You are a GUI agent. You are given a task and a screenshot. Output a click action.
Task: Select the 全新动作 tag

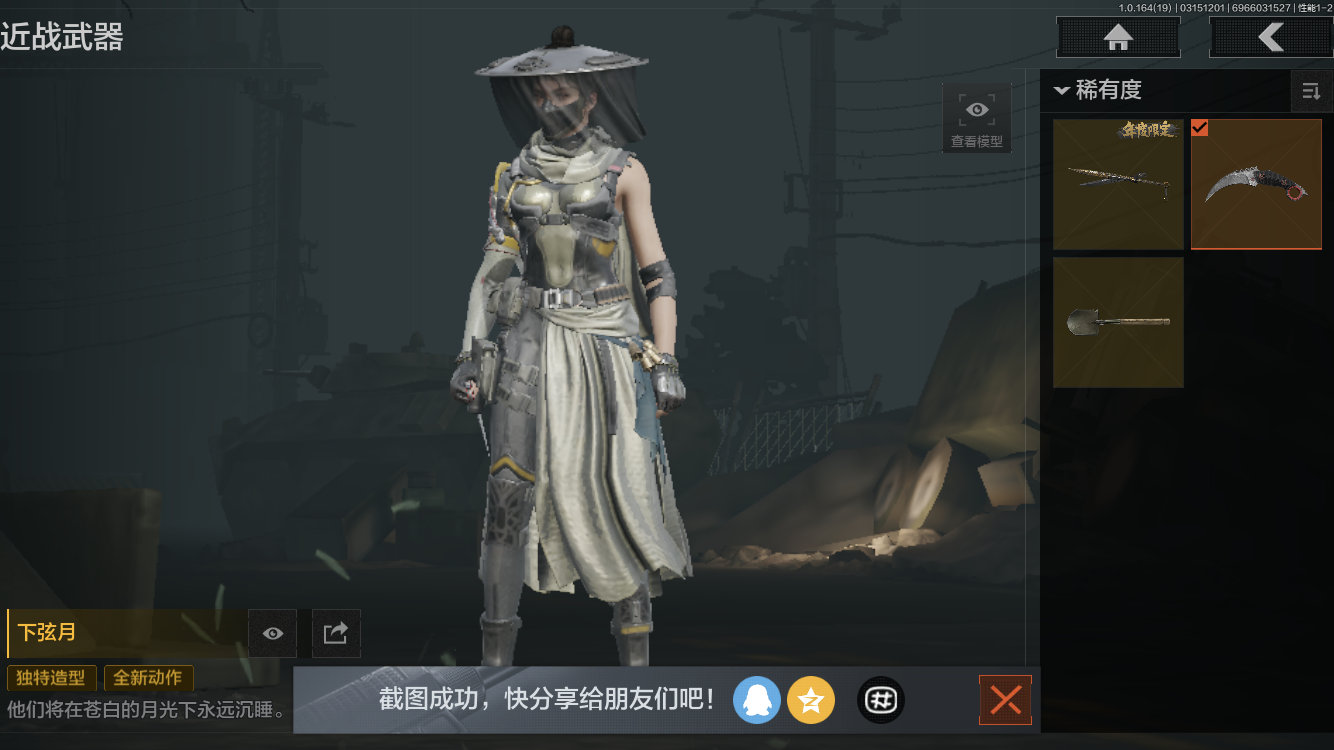click(x=149, y=678)
